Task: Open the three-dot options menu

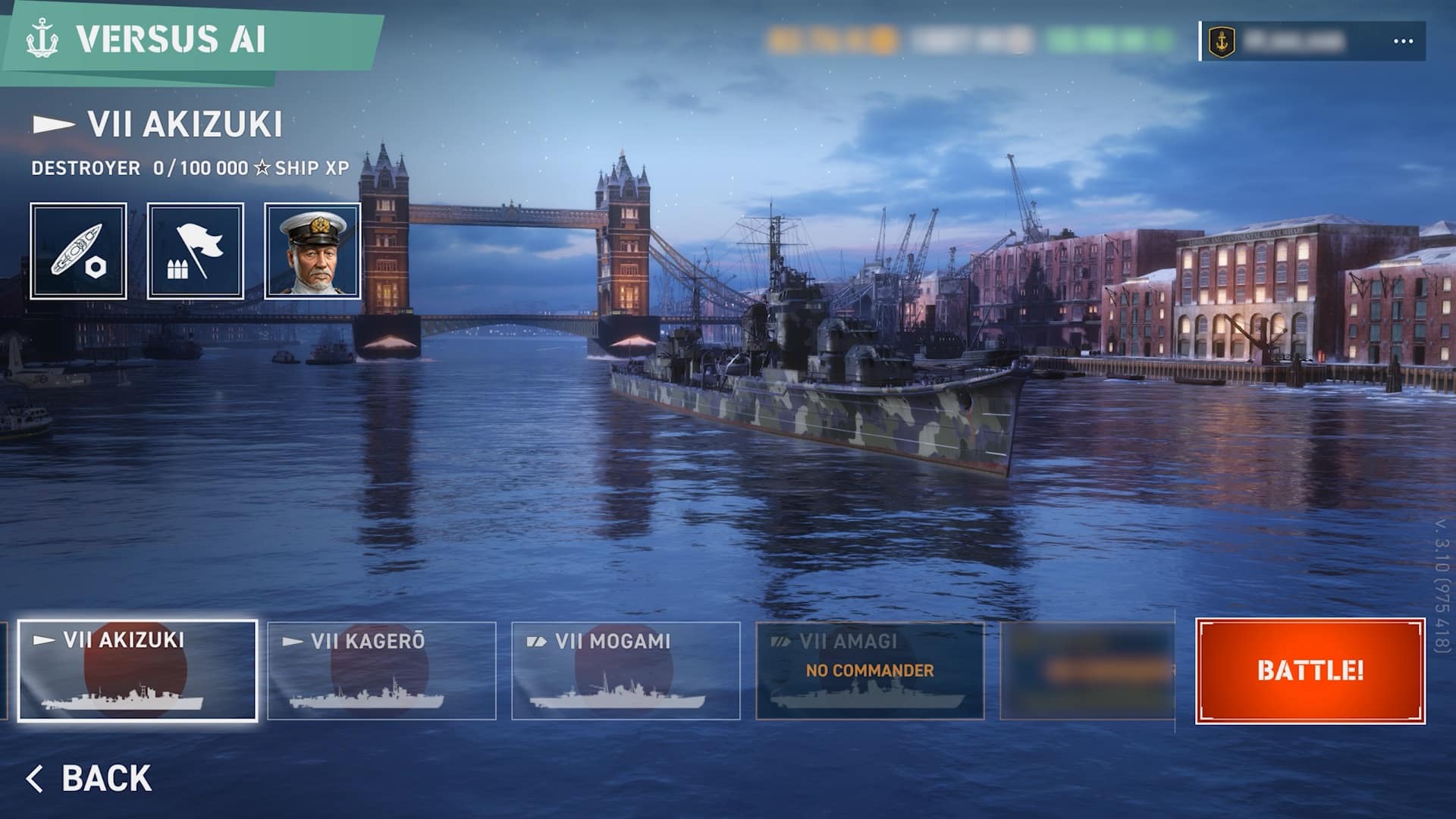Action: click(1403, 42)
